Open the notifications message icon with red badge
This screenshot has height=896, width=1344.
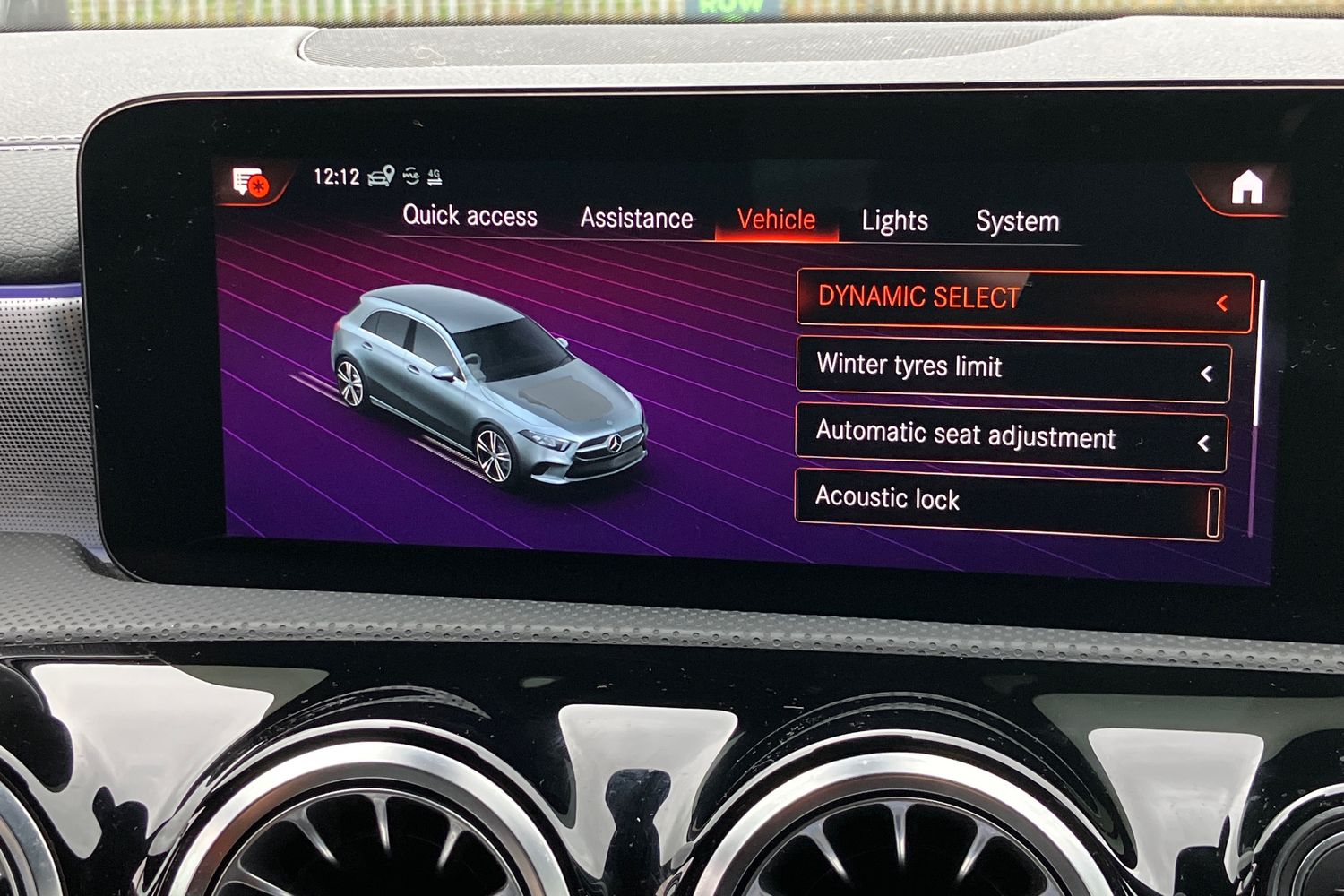[x=246, y=179]
